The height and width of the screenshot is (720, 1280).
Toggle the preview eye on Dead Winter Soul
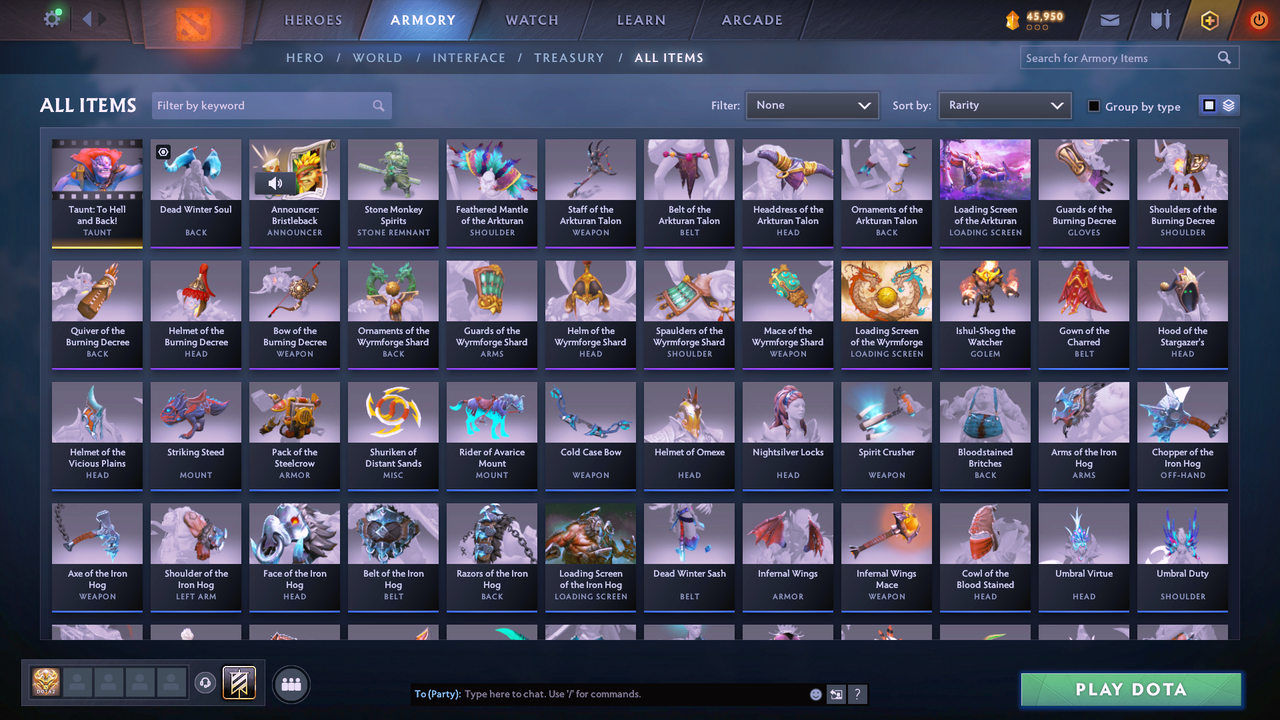coord(163,152)
